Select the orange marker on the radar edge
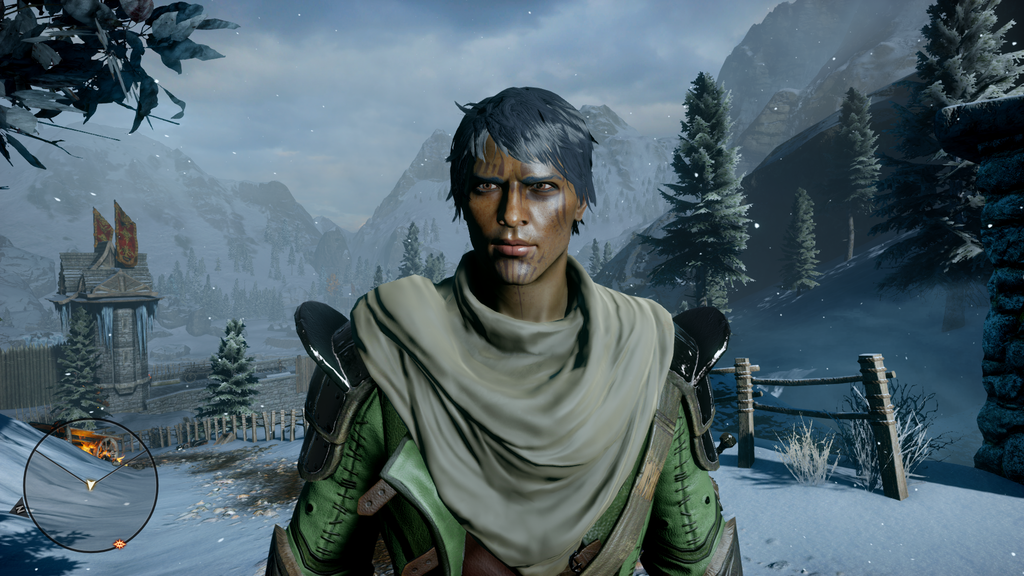 pyautogui.click(x=120, y=544)
